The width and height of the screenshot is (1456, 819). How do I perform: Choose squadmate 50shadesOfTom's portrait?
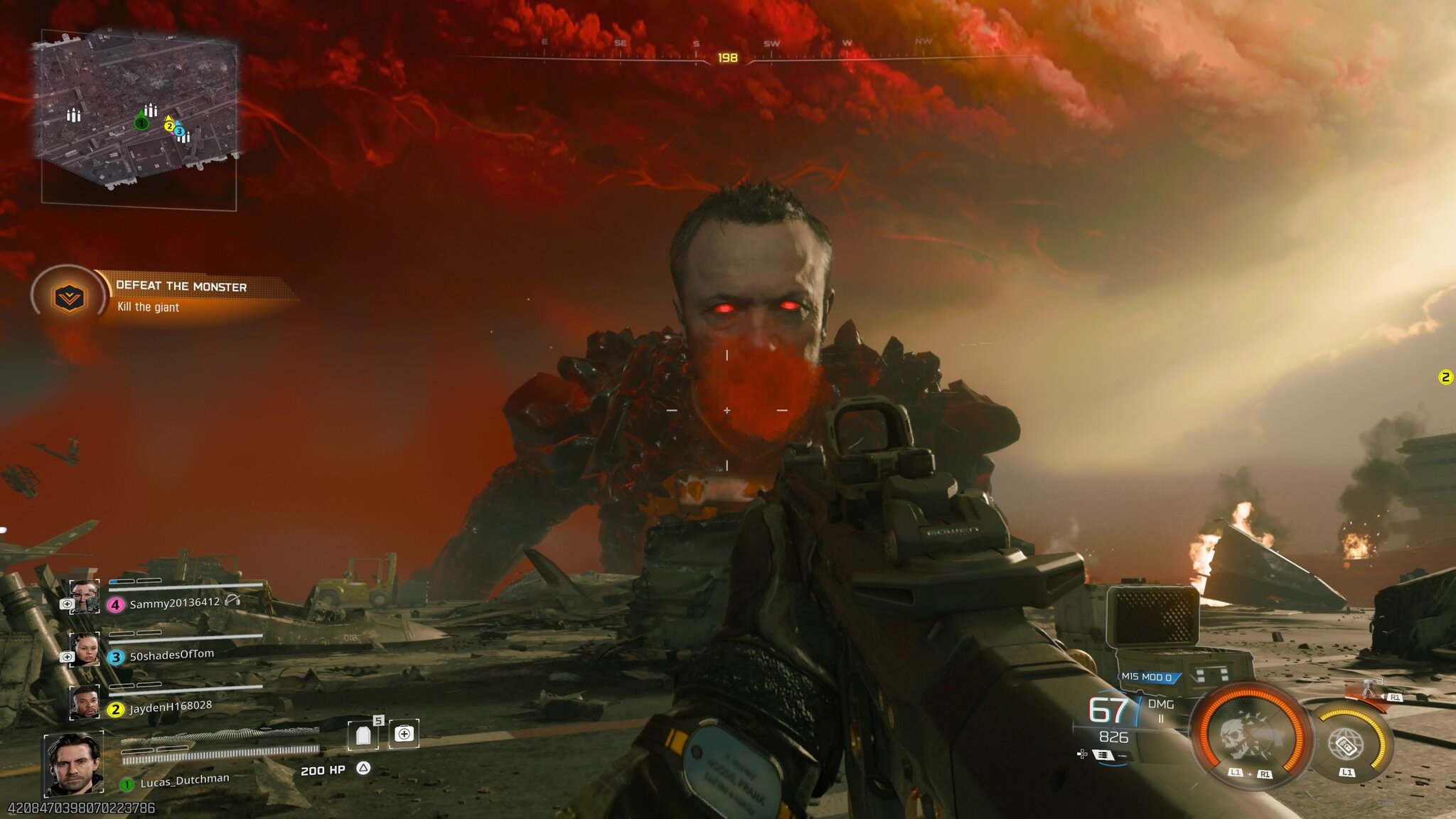(84, 649)
